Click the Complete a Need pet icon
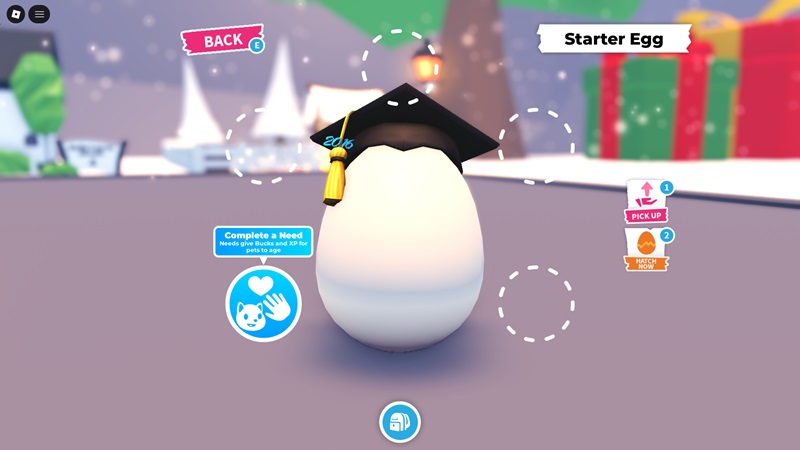The width and height of the screenshot is (800, 450). (263, 304)
